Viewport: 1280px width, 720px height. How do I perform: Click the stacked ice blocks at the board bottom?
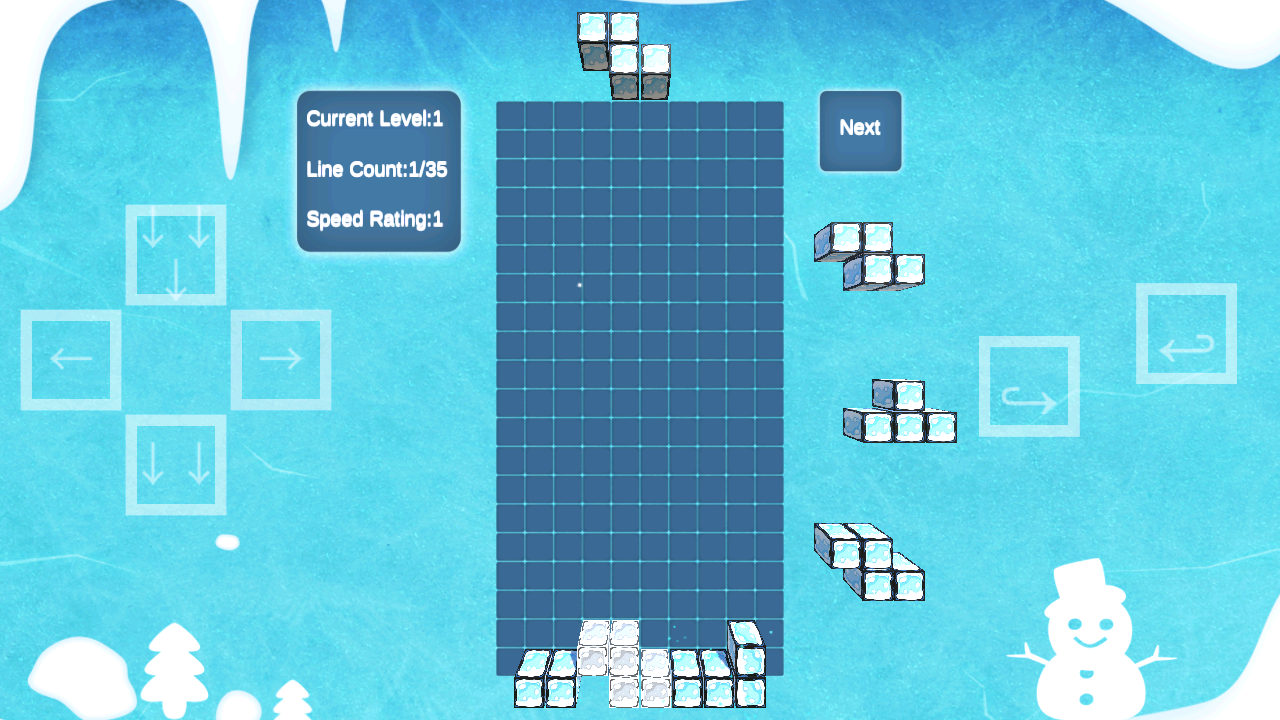(640, 670)
